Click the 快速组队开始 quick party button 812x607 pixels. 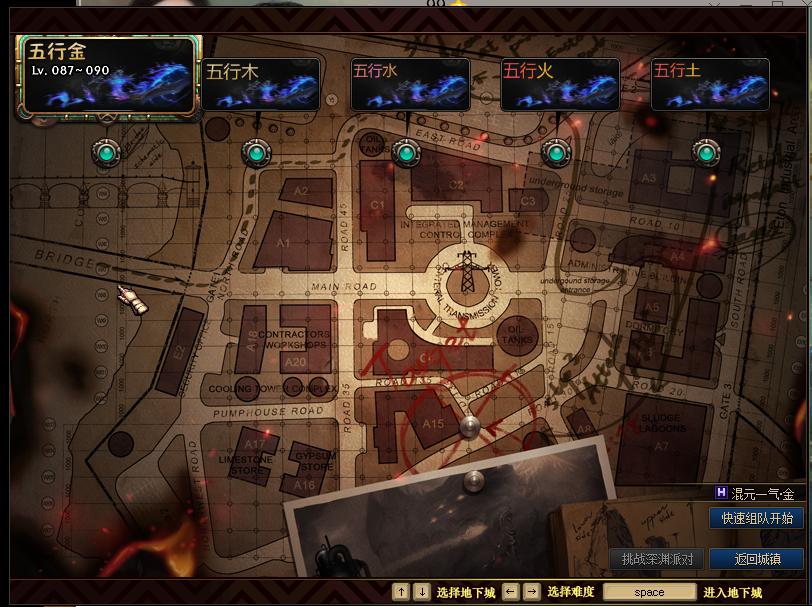(x=756, y=518)
